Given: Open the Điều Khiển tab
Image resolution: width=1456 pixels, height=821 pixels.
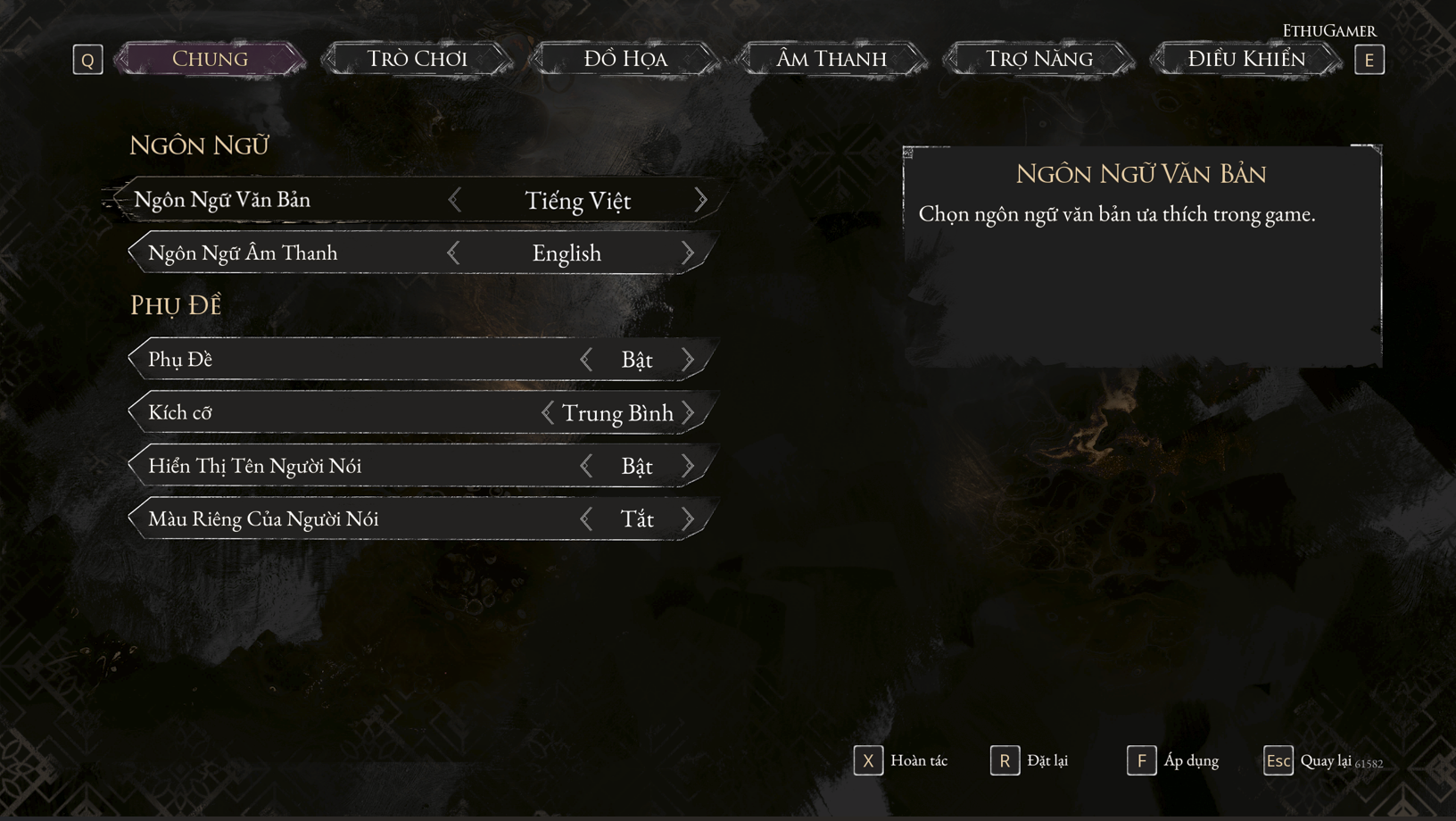Looking at the screenshot, I should coord(1245,59).
